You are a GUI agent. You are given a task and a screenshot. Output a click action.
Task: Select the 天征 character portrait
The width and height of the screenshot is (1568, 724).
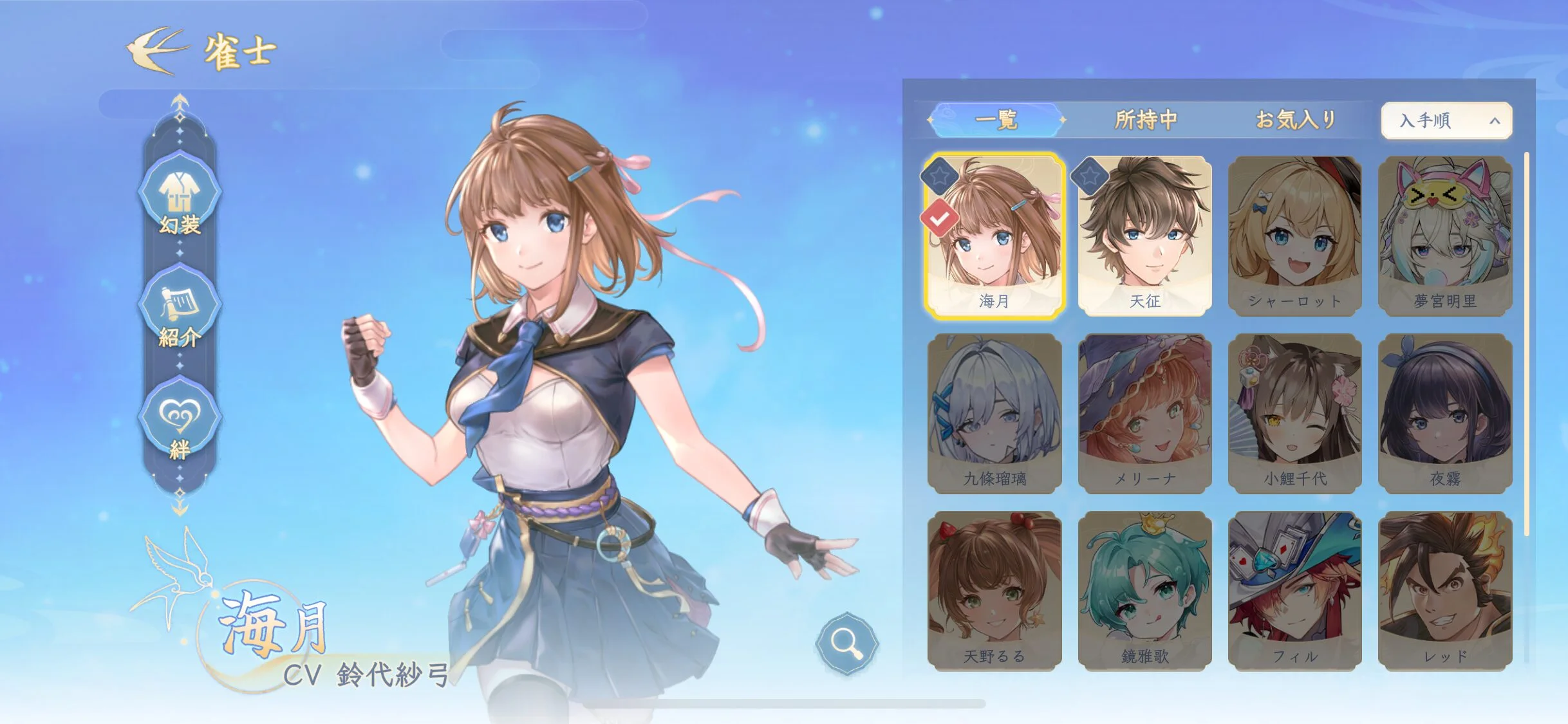pyautogui.click(x=1145, y=236)
